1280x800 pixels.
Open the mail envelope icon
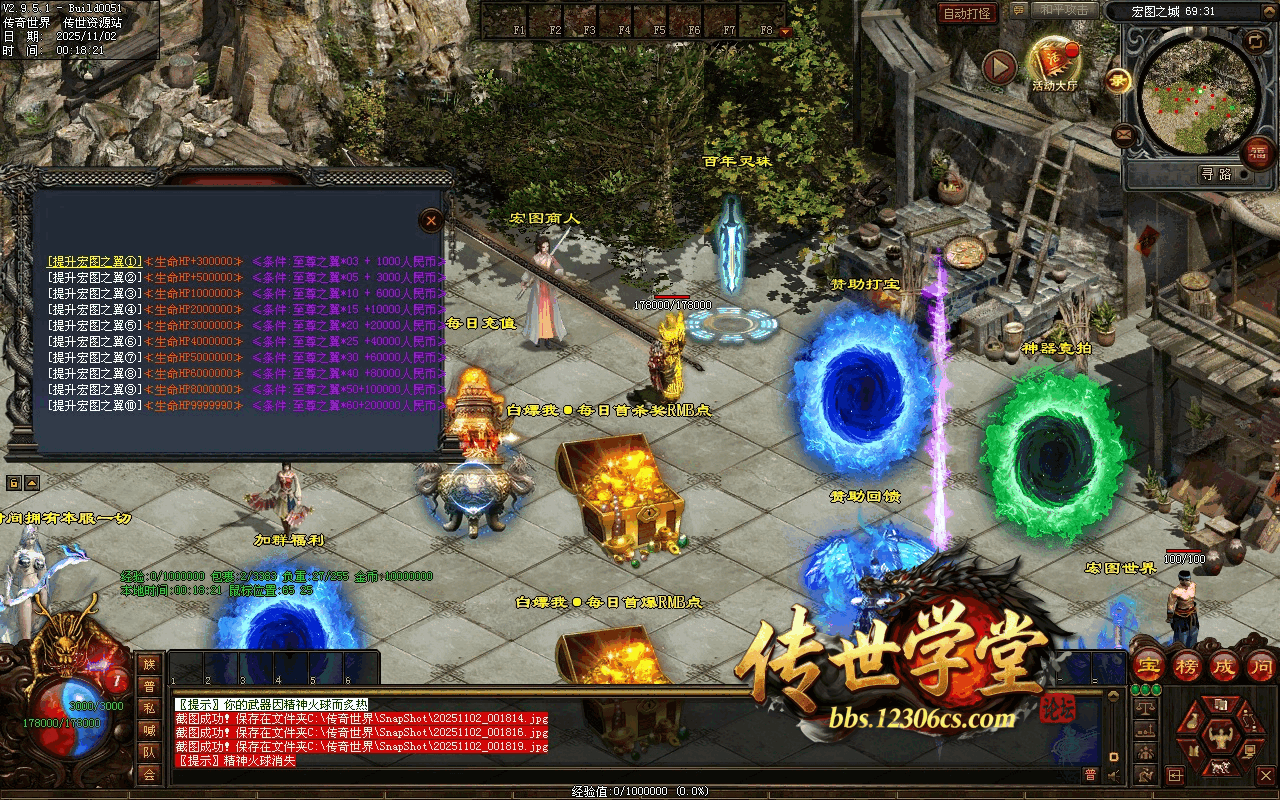1123,133
